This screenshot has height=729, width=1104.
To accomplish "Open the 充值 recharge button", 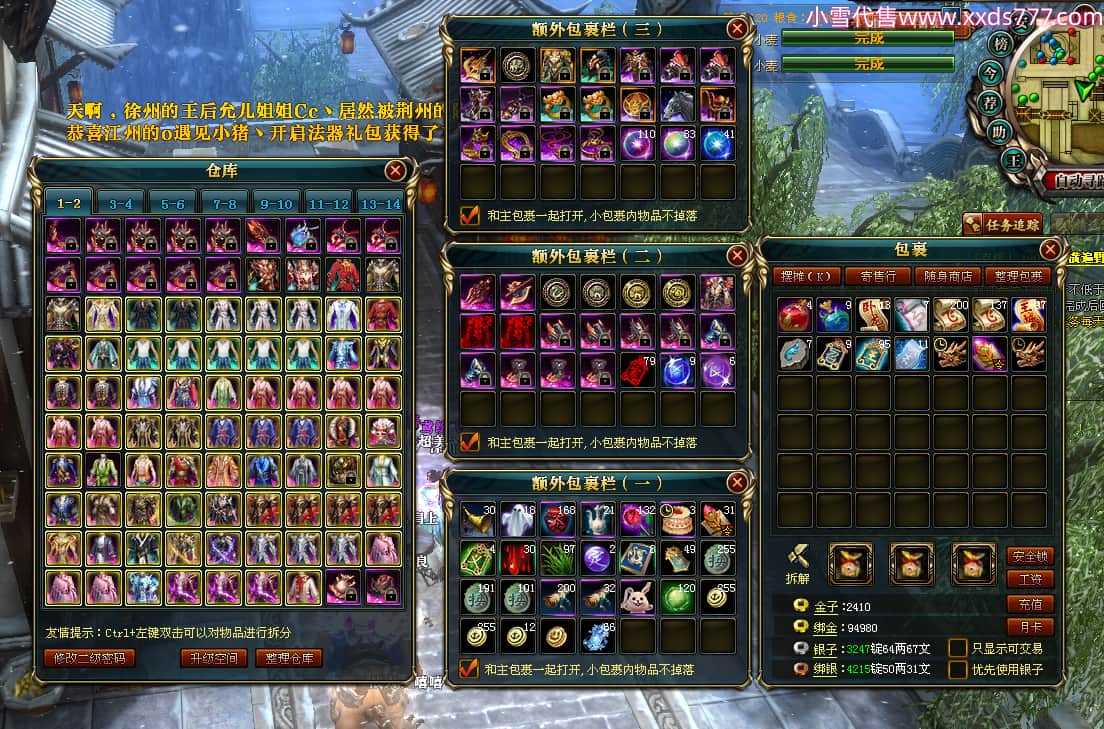I will [x=1030, y=604].
